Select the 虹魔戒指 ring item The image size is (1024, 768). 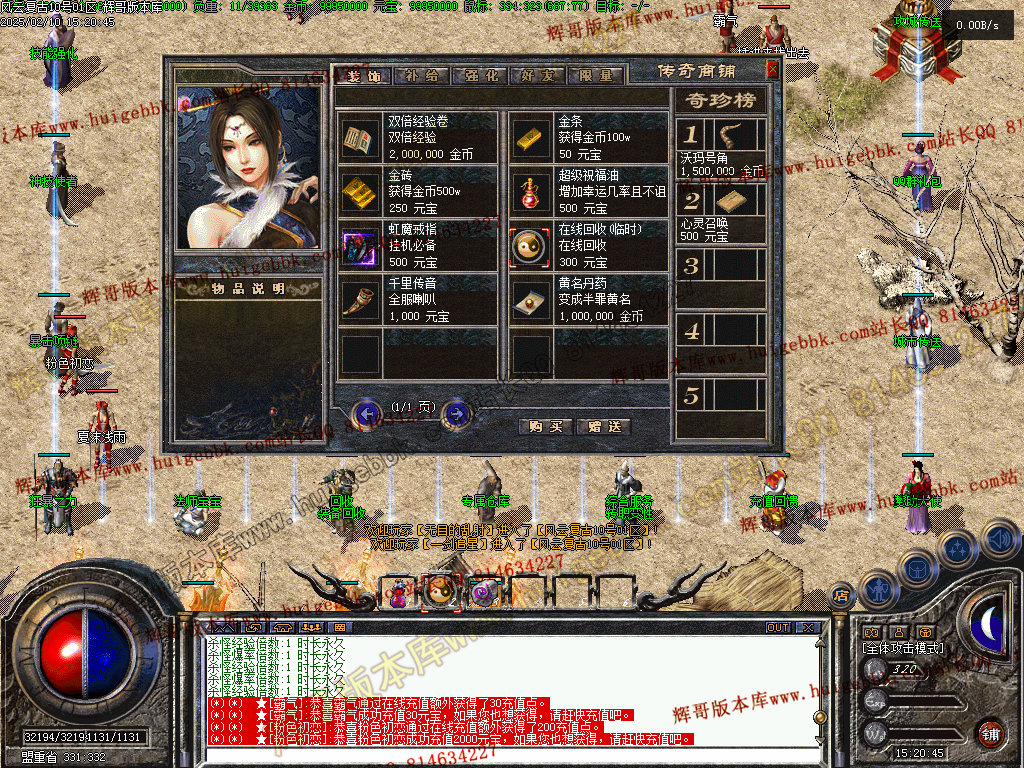pos(357,246)
